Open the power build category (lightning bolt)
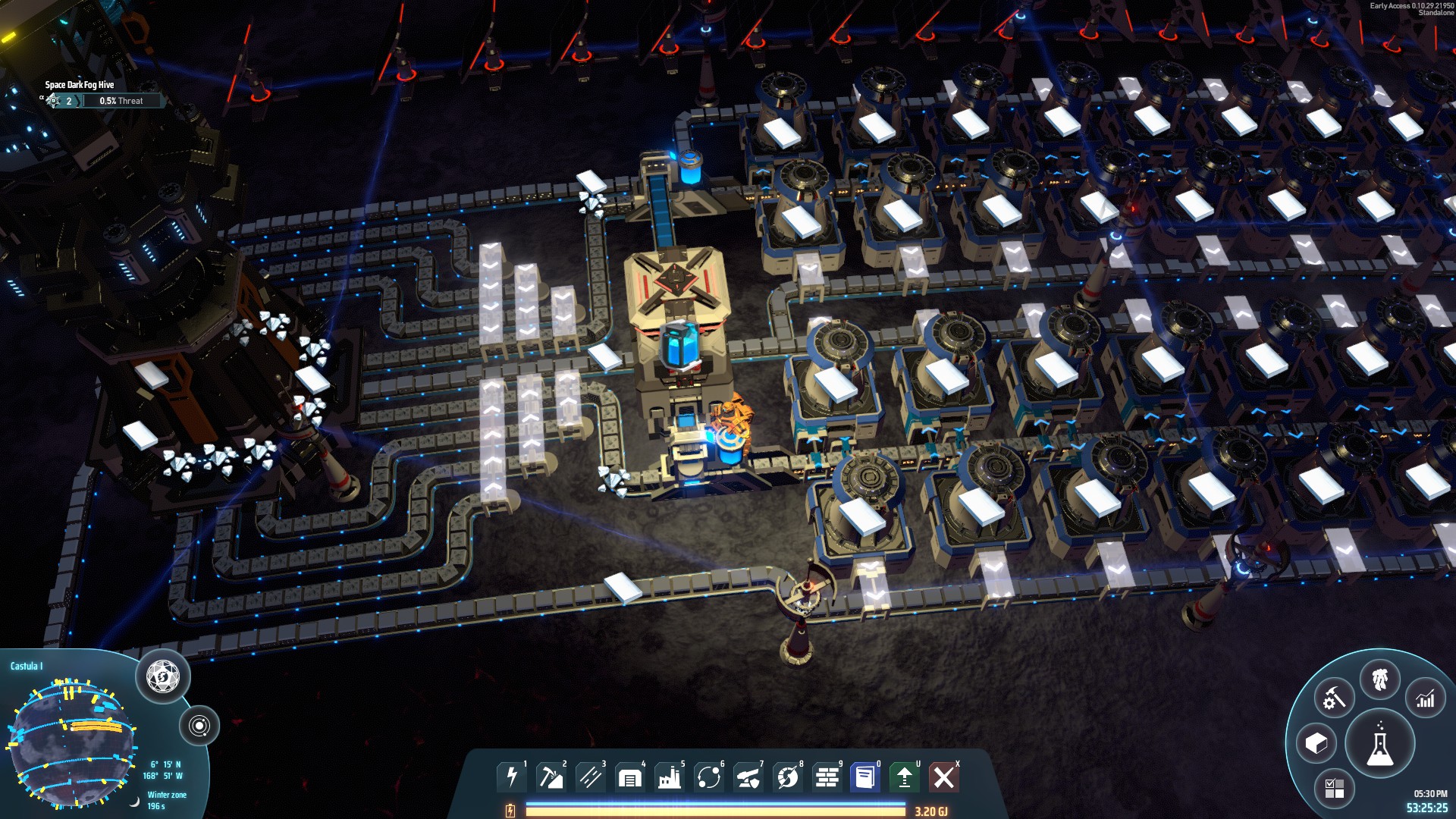This screenshot has width=1456, height=819. click(512, 777)
